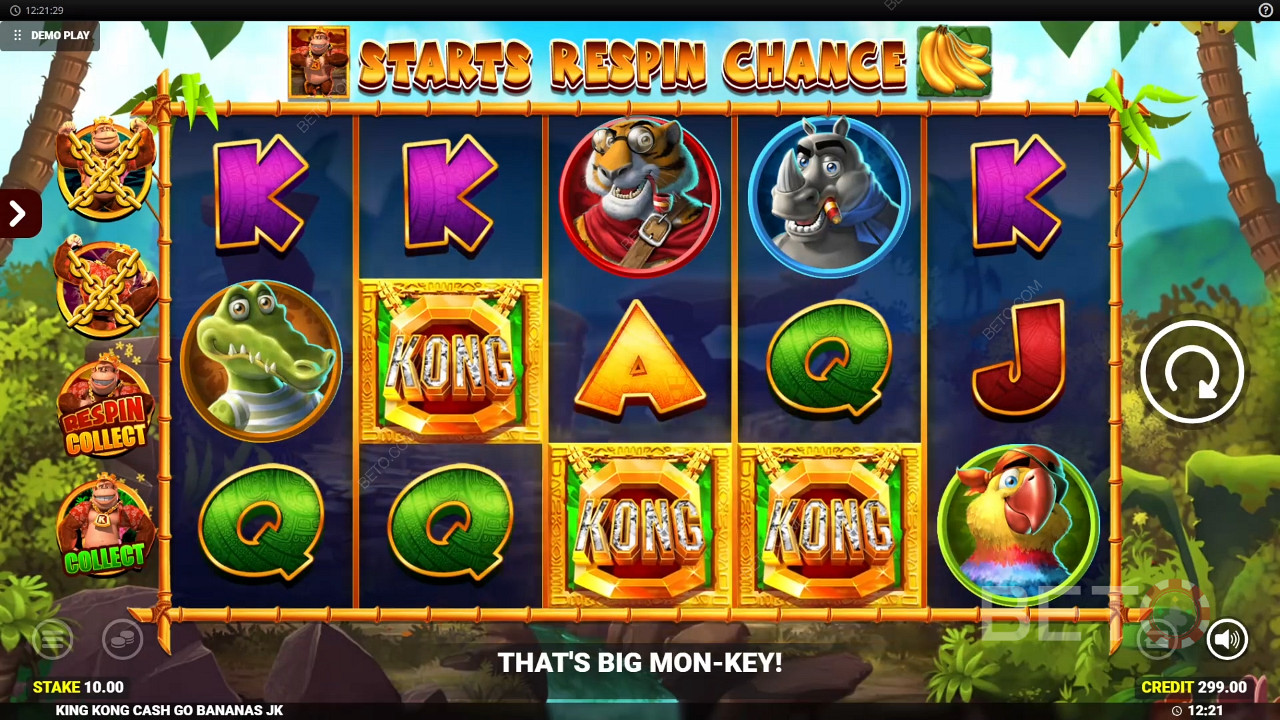Screen dimensions: 1280x720
Task: Spin the reels with the circular arrow button
Action: [1191, 371]
